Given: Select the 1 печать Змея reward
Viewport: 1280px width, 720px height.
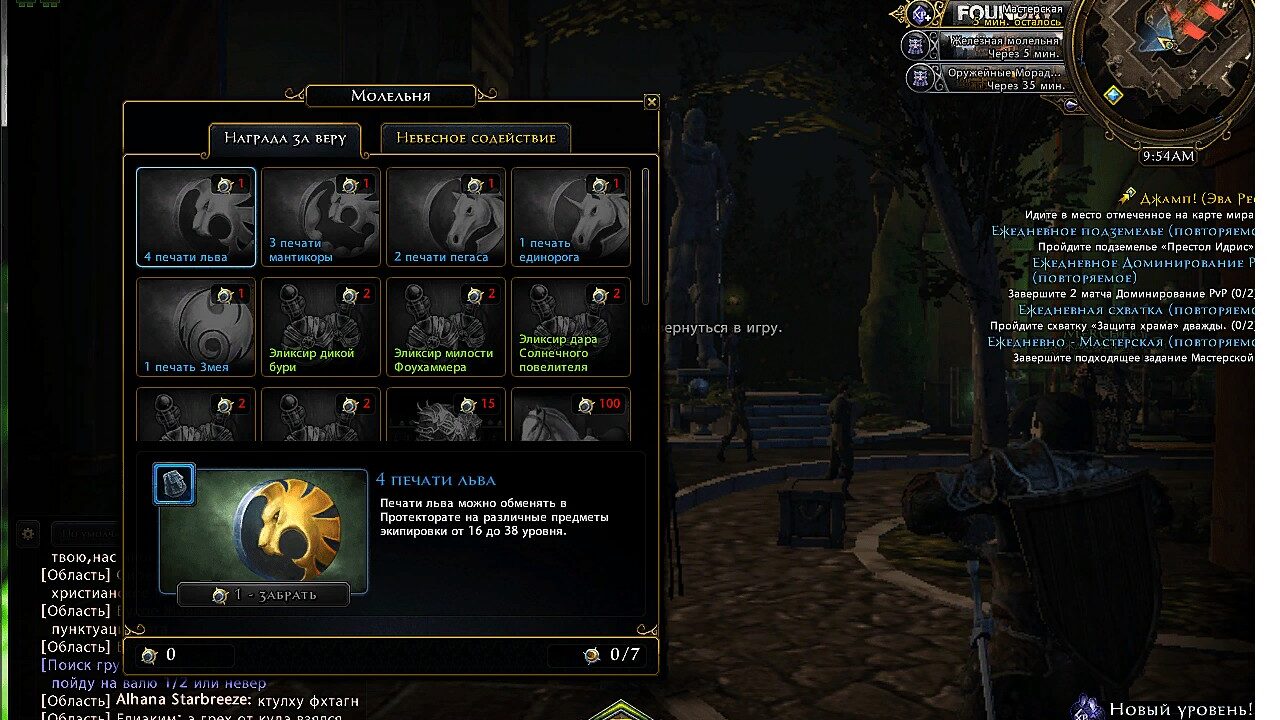Looking at the screenshot, I should [x=196, y=327].
